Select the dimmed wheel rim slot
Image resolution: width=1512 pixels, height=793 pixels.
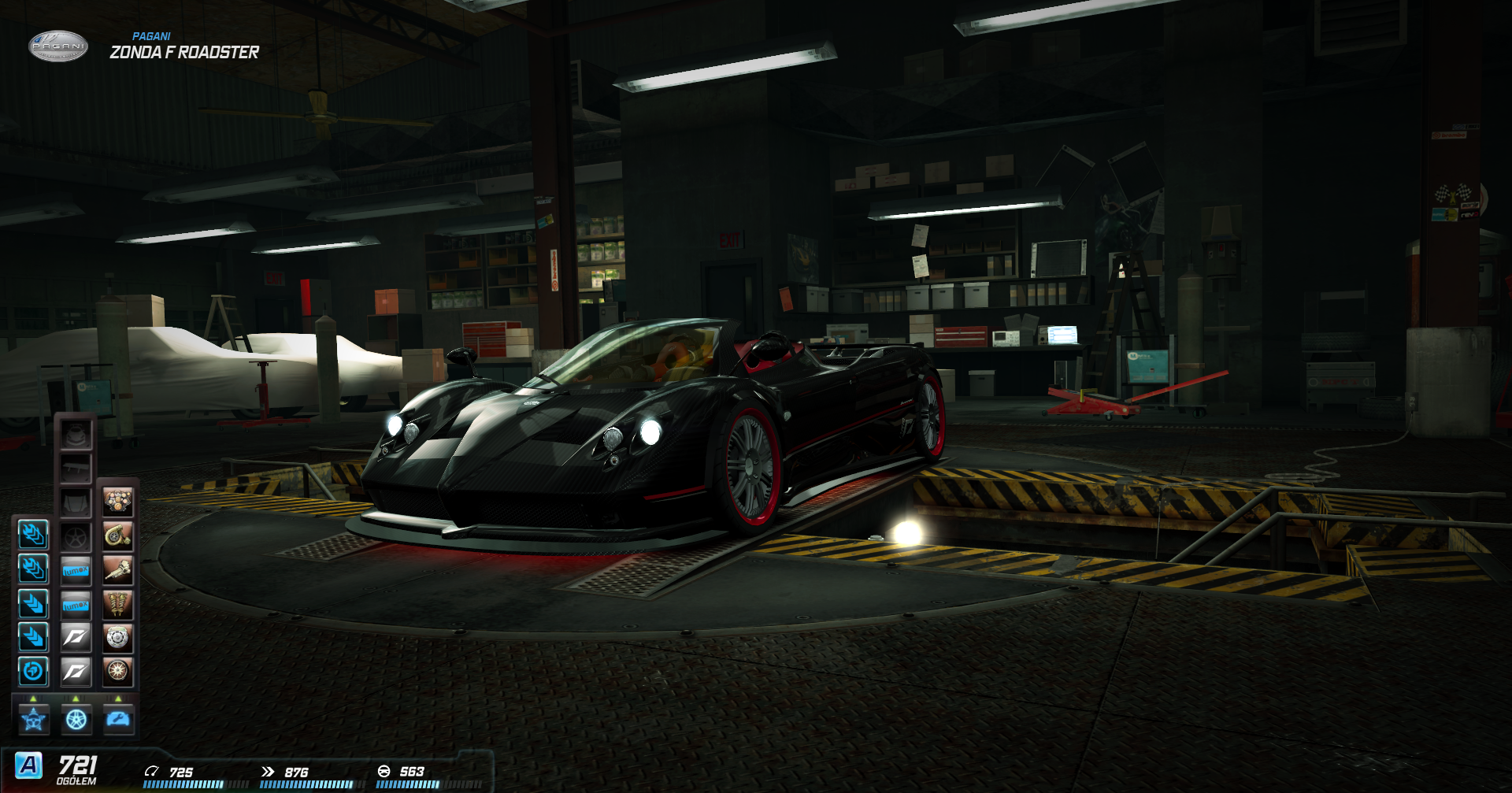tap(76, 537)
